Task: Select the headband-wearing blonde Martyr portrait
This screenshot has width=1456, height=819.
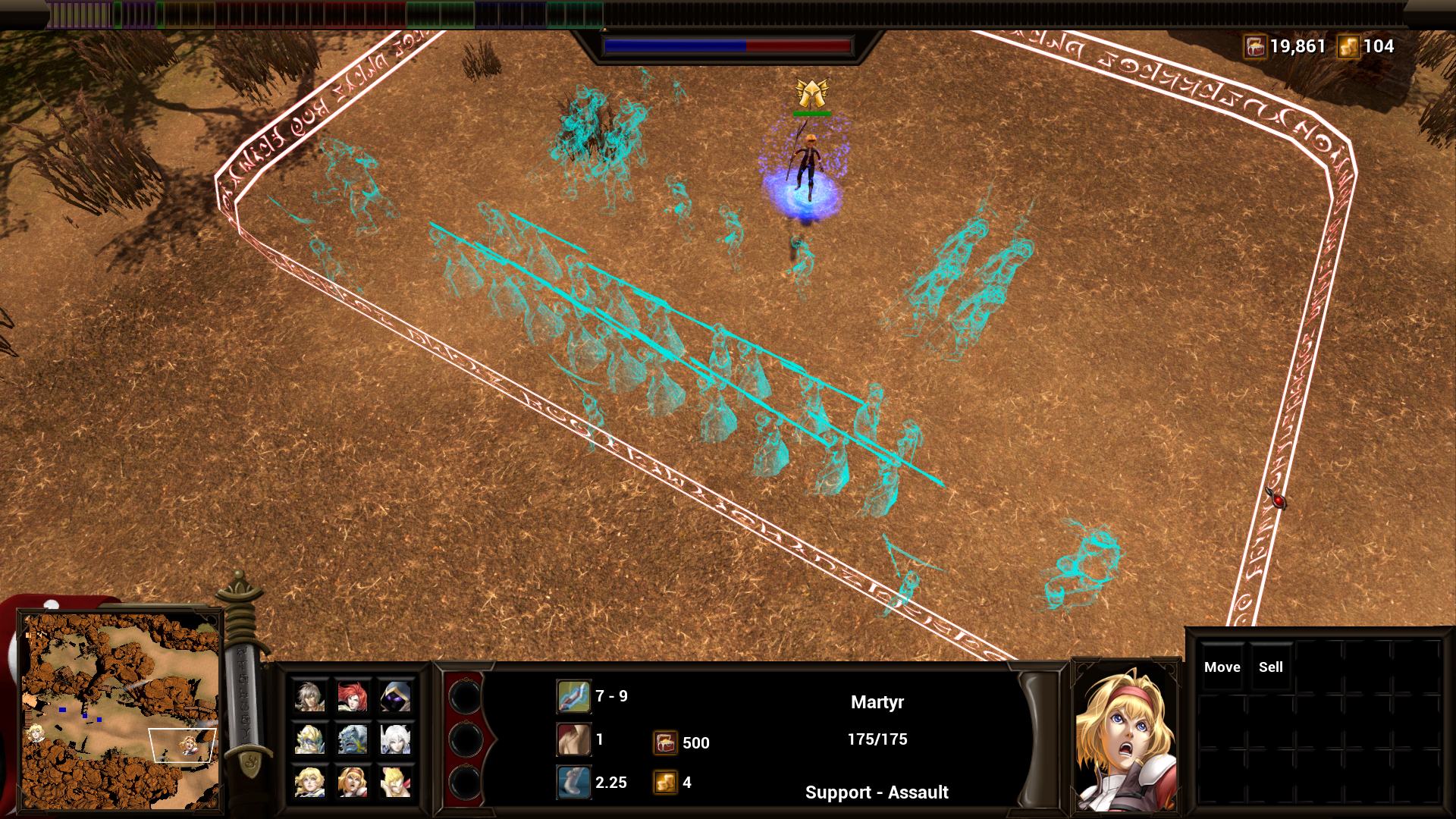Action: click(352, 782)
